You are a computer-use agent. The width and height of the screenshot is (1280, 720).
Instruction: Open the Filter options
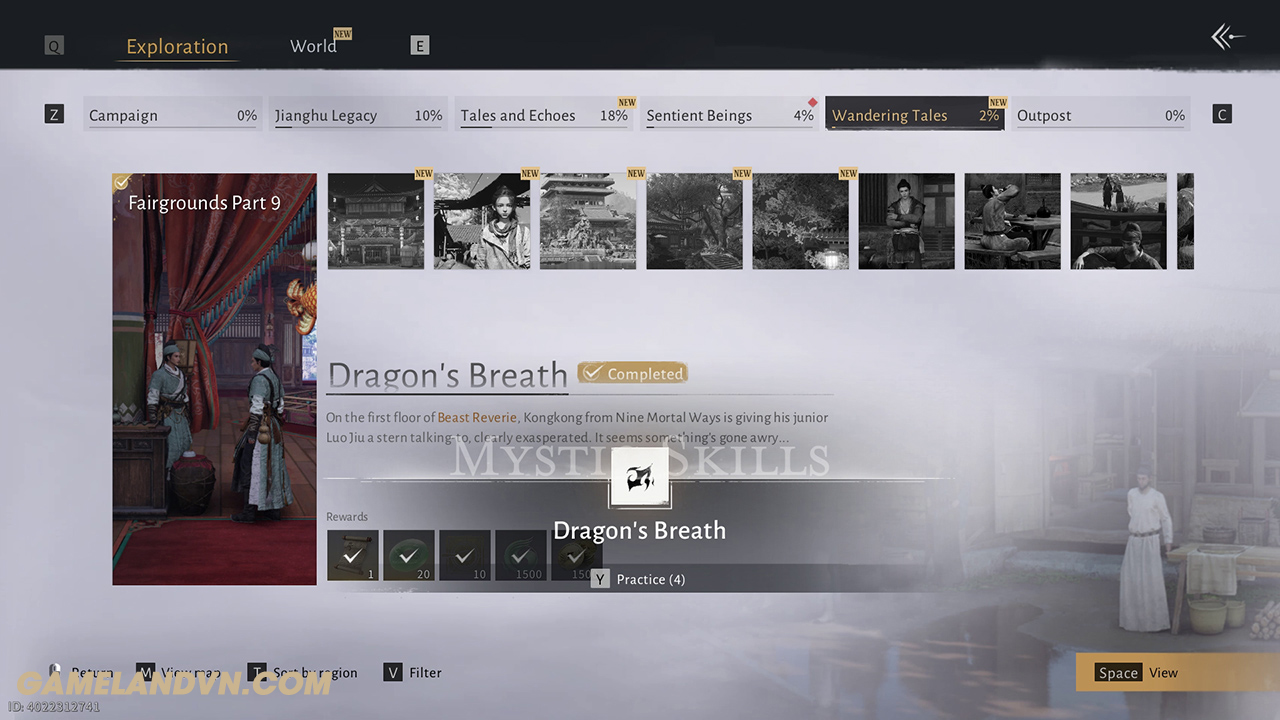click(x=412, y=672)
